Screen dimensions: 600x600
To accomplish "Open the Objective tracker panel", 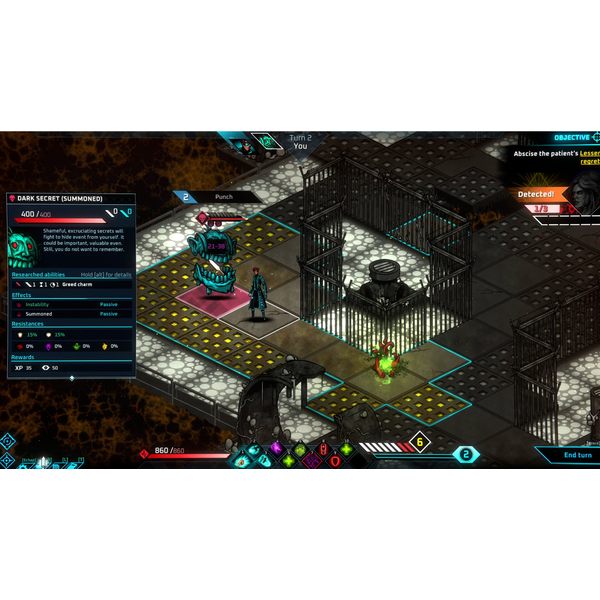I will tap(576, 137).
